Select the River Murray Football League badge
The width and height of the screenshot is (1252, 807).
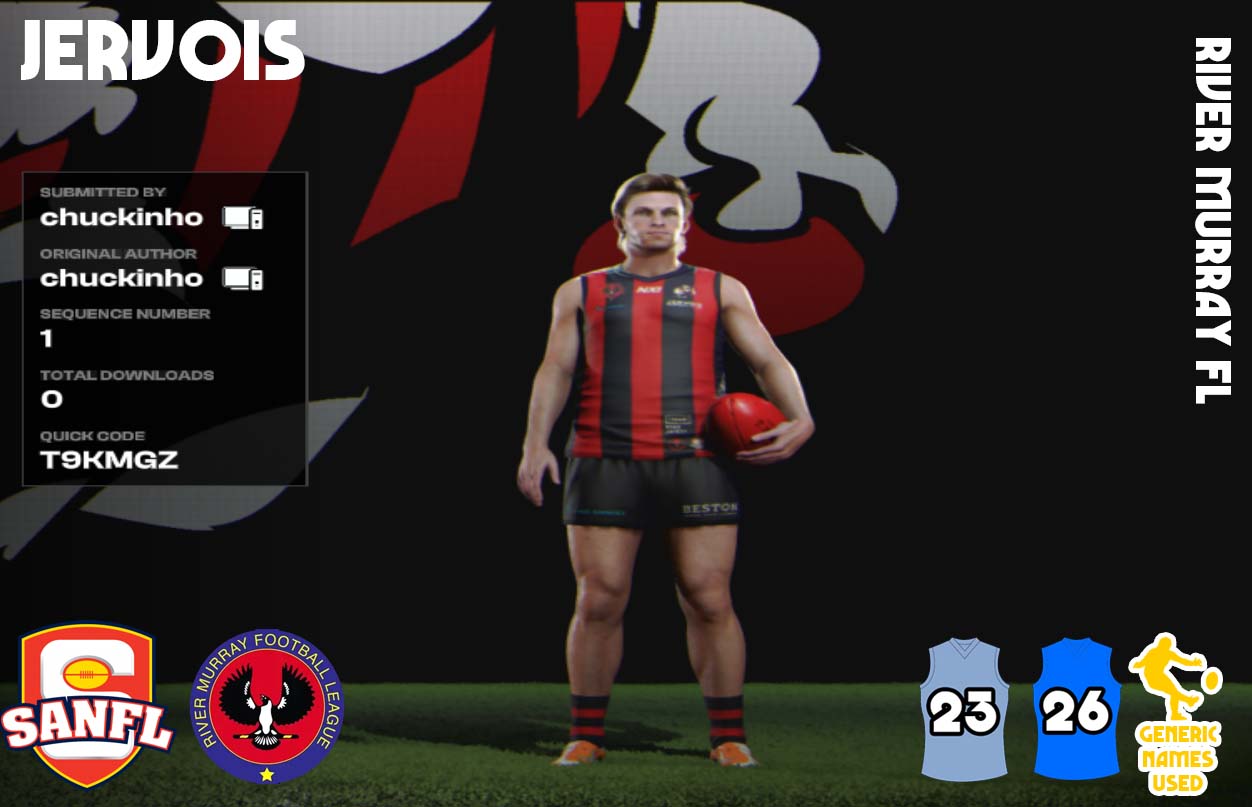click(x=266, y=706)
